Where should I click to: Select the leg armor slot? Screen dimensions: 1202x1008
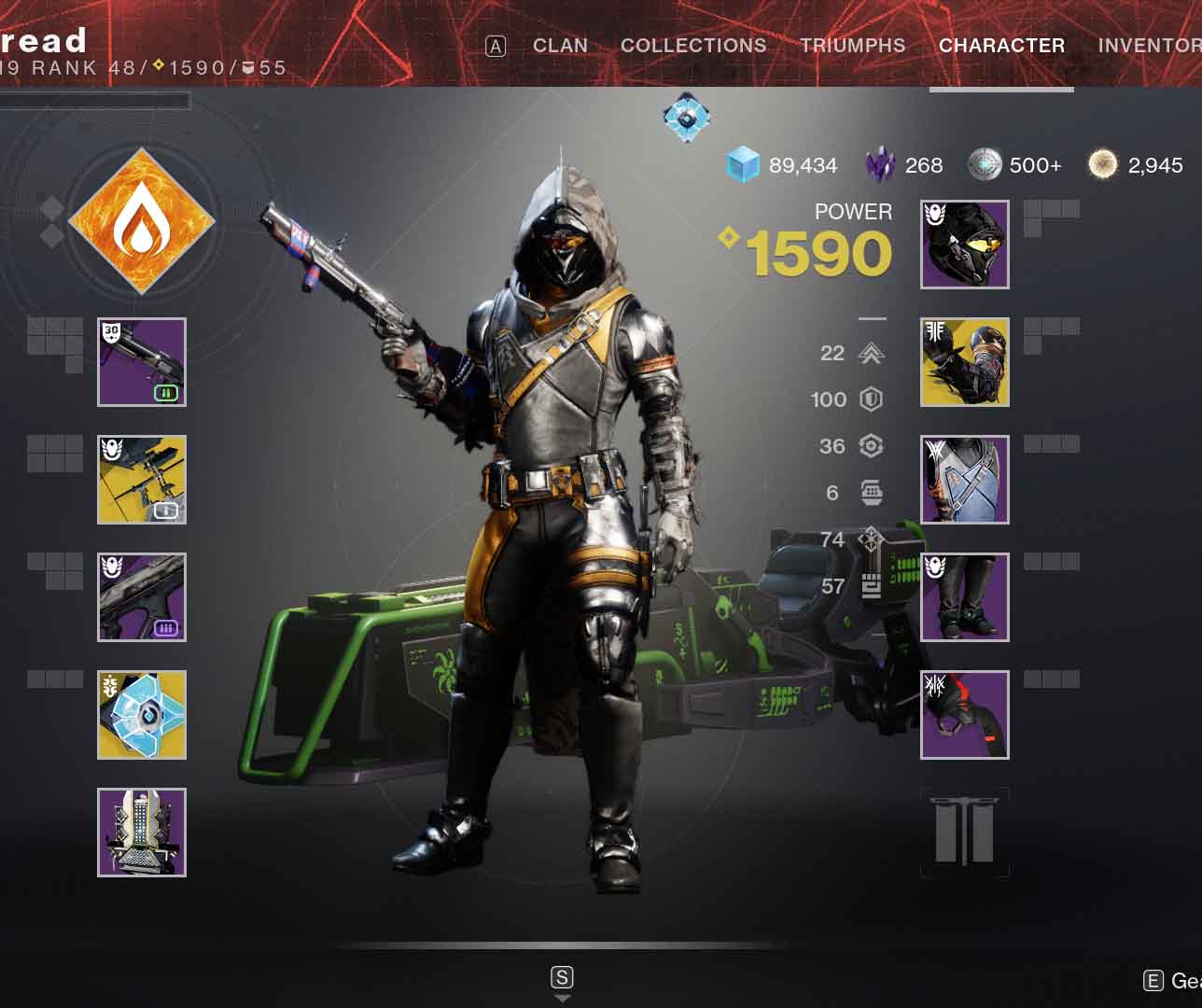963,598
